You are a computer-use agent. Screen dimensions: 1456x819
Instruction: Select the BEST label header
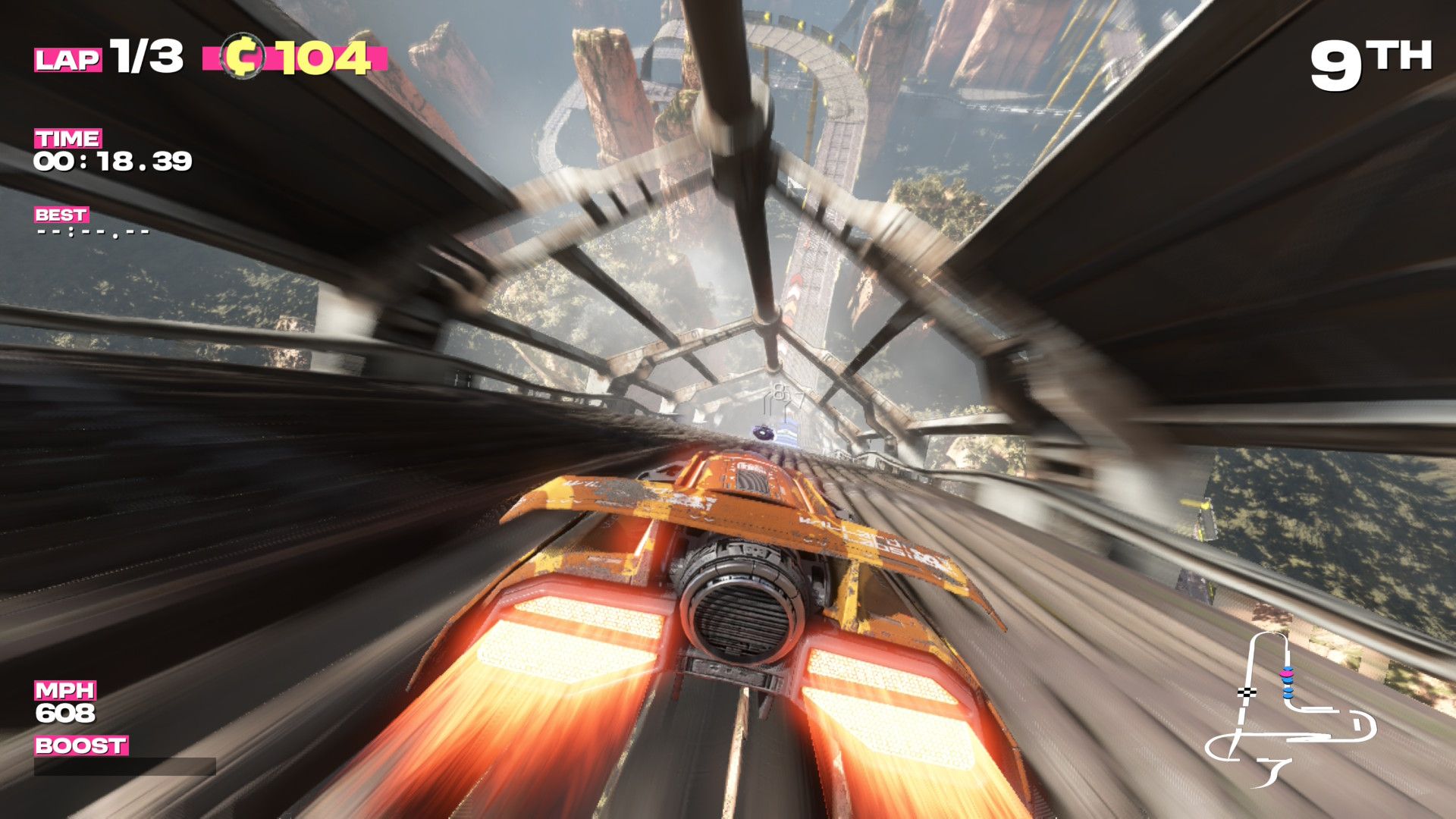[x=61, y=215]
